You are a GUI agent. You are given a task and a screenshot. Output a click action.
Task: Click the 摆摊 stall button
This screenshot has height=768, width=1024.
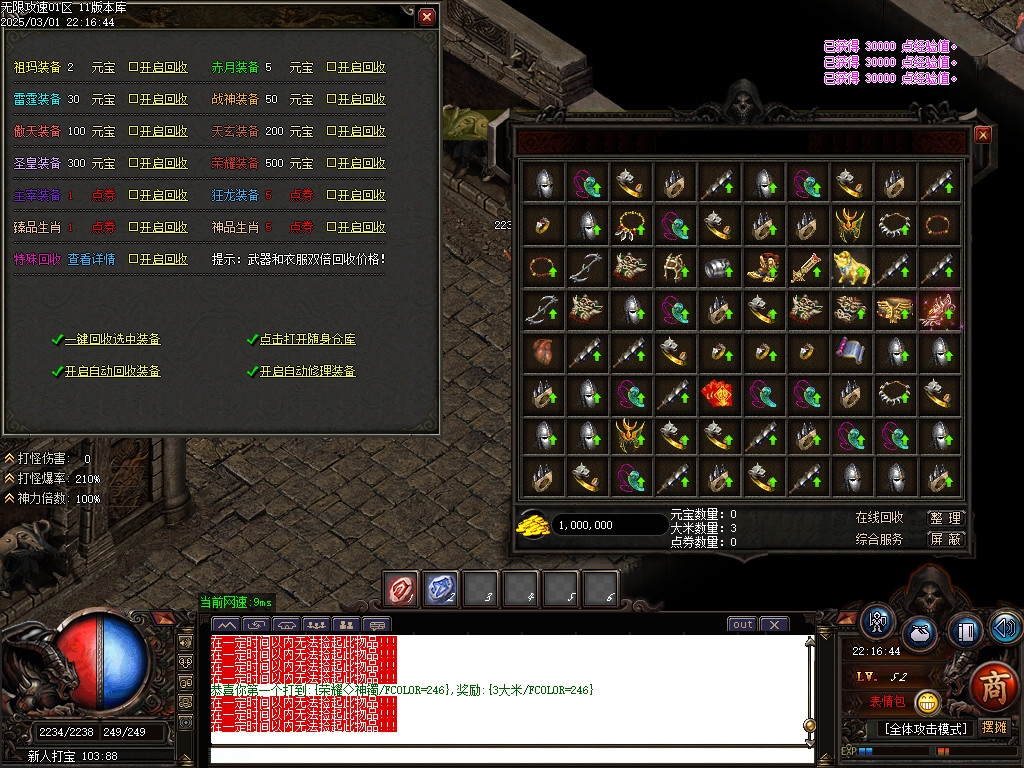coord(994,727)
